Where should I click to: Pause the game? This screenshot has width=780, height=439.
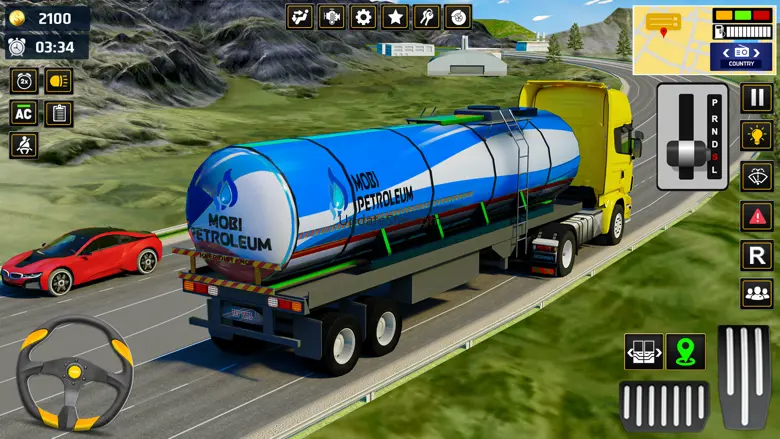(756, 98)
